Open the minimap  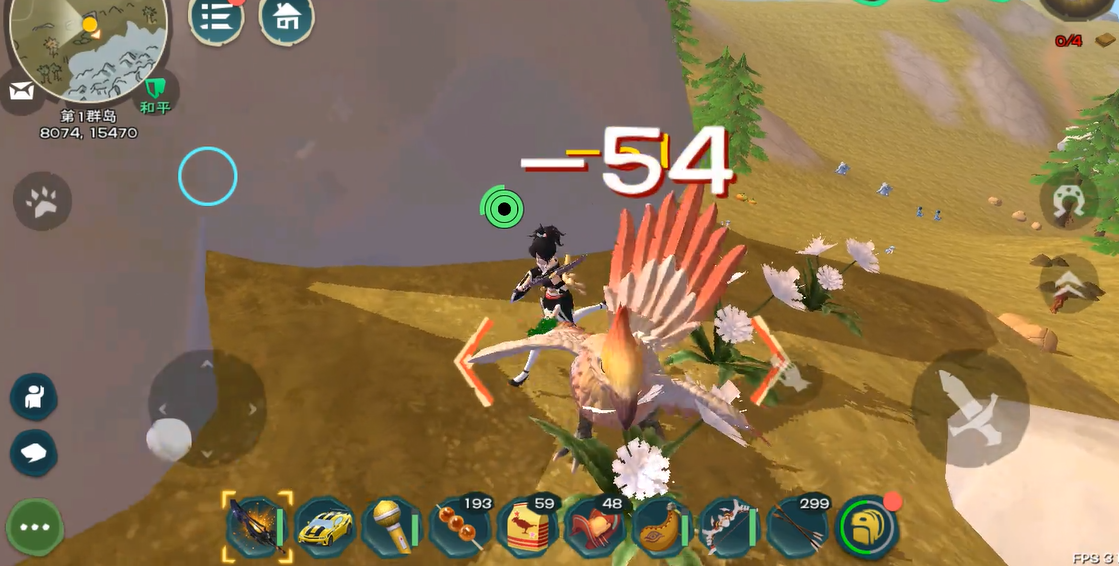[86, 48]
